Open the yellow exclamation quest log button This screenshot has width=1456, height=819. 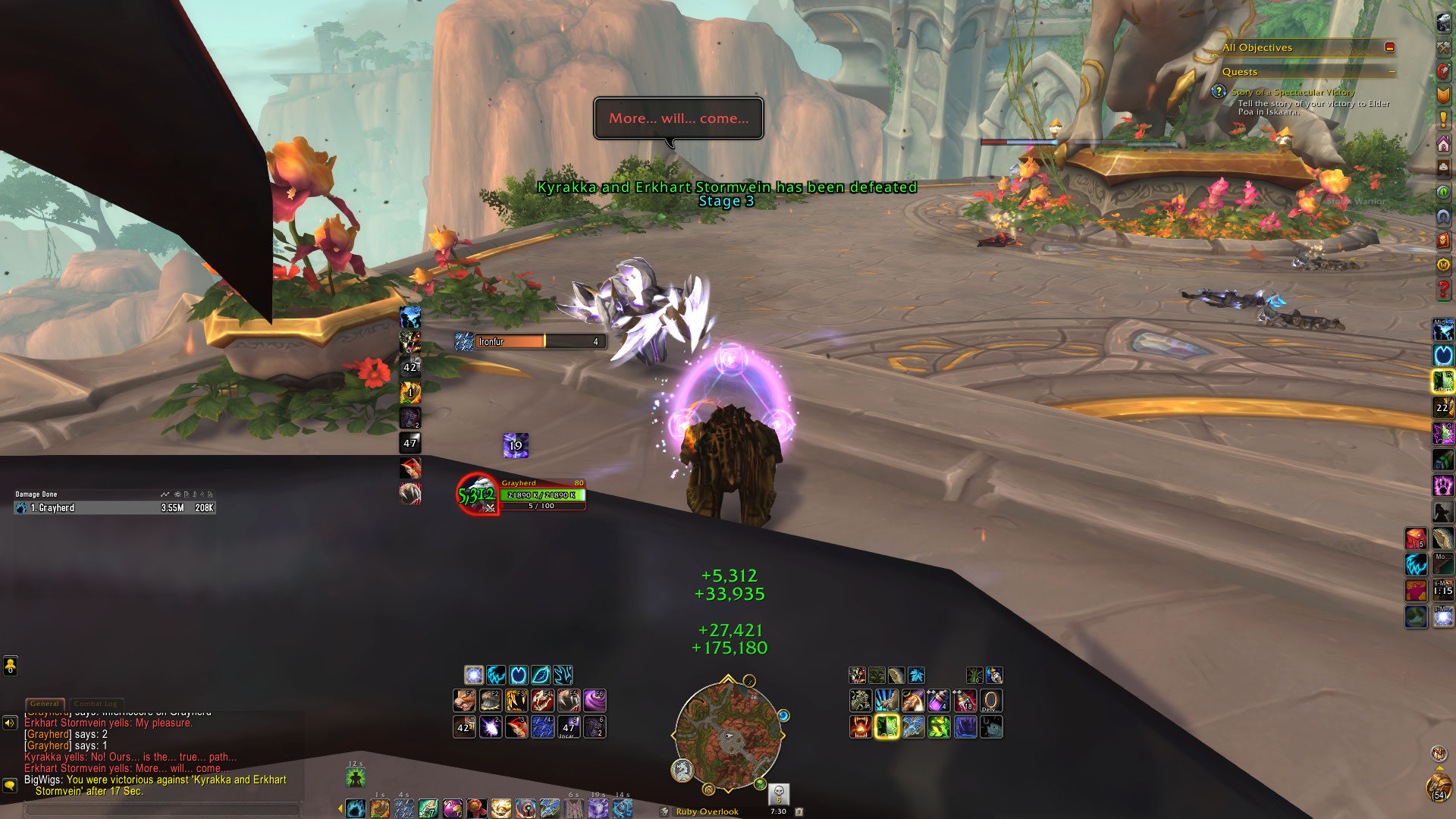coord(1443,120)
